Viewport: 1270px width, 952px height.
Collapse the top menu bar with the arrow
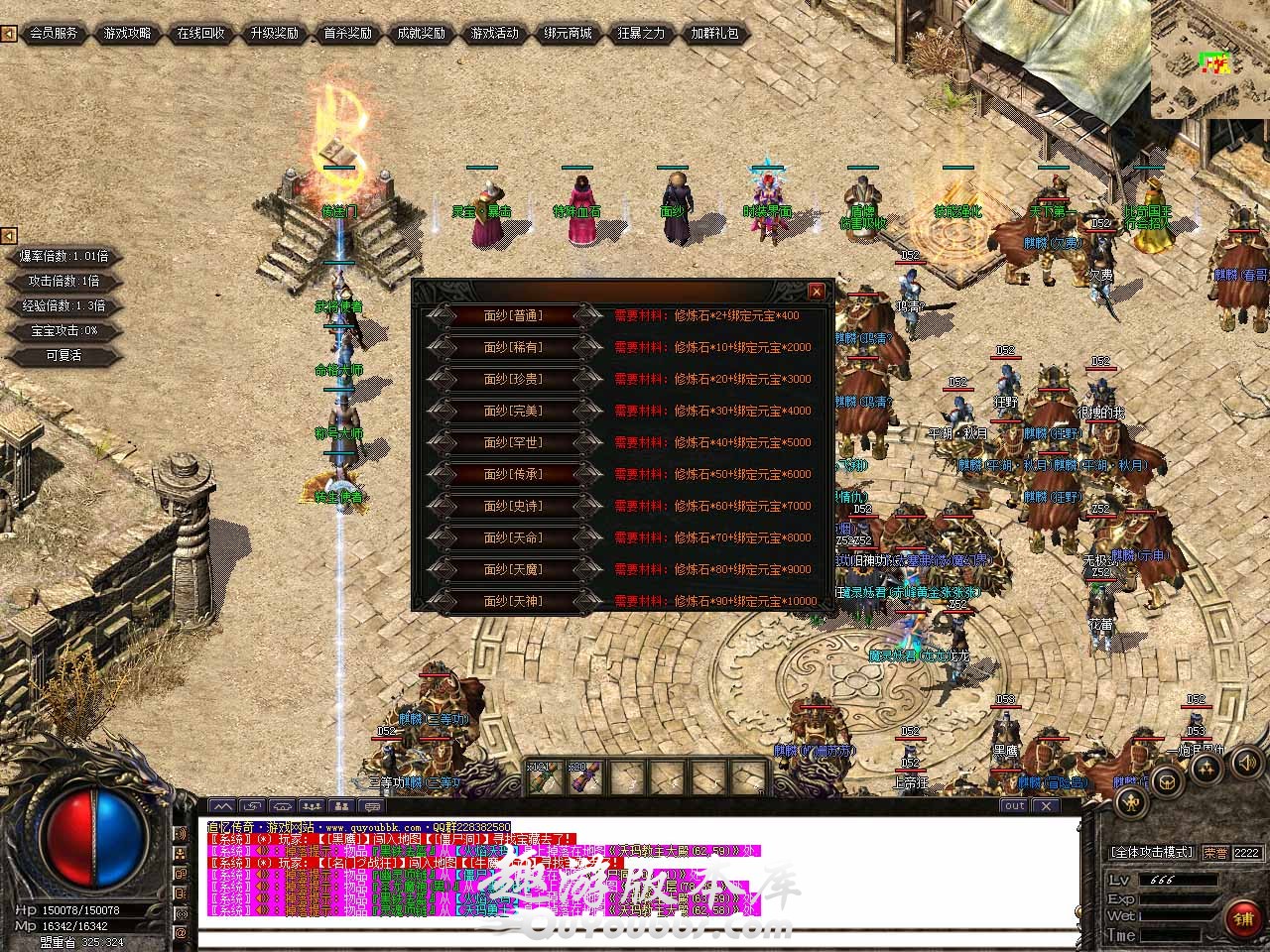point(8,33)
